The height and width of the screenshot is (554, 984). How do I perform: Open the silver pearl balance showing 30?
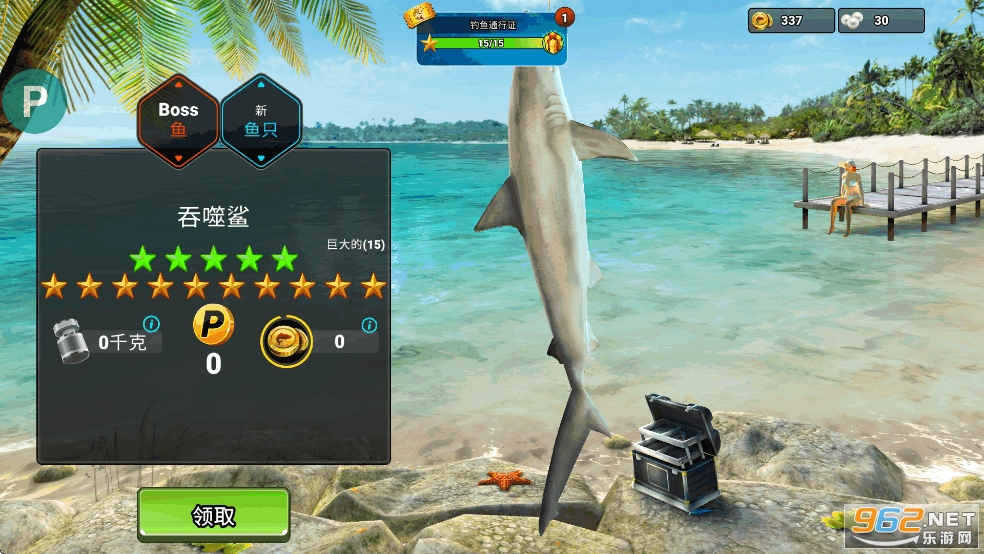pyautogui.click(x=880, y=20)
